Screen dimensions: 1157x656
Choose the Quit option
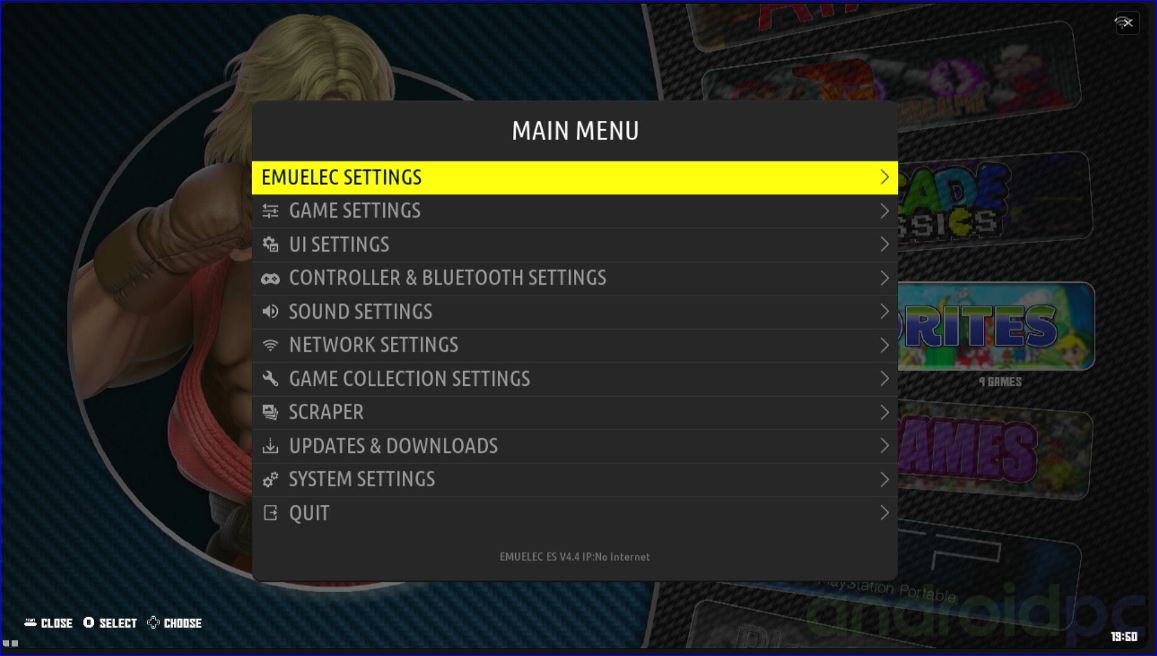[574, 513]
